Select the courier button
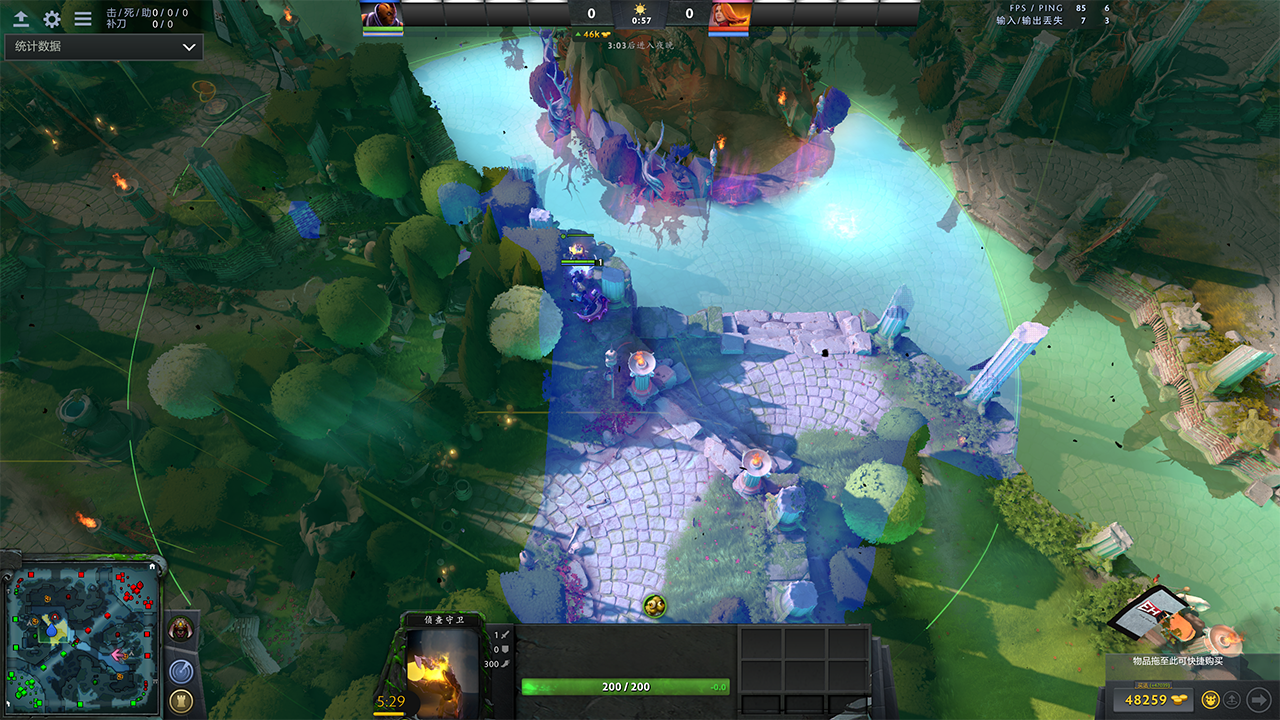 tap(1209, 699)
